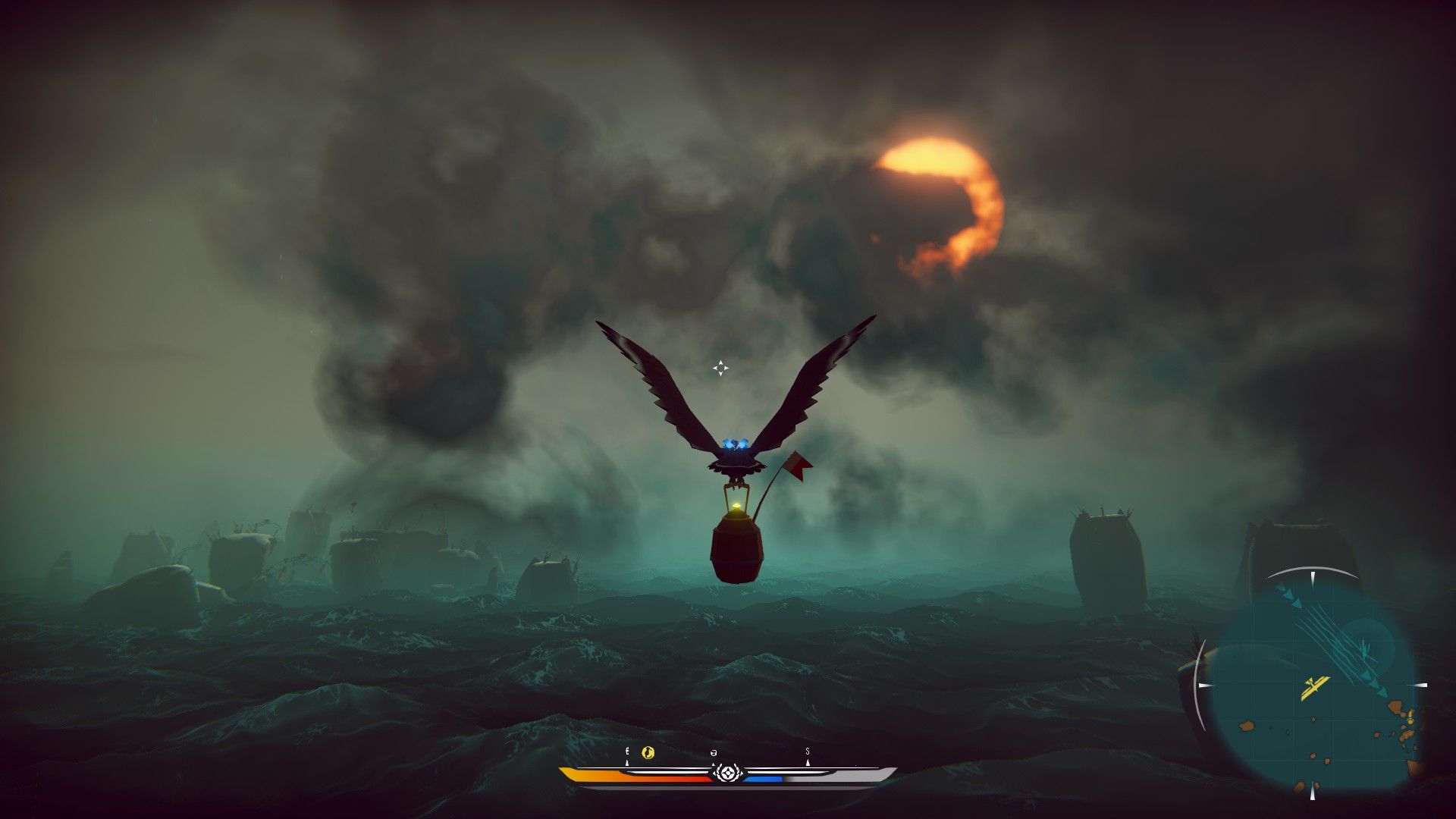This screenshot has width=1456, height=819.
Task: Click the white north needle atop the minimap ring
Action: (1313, 576)
